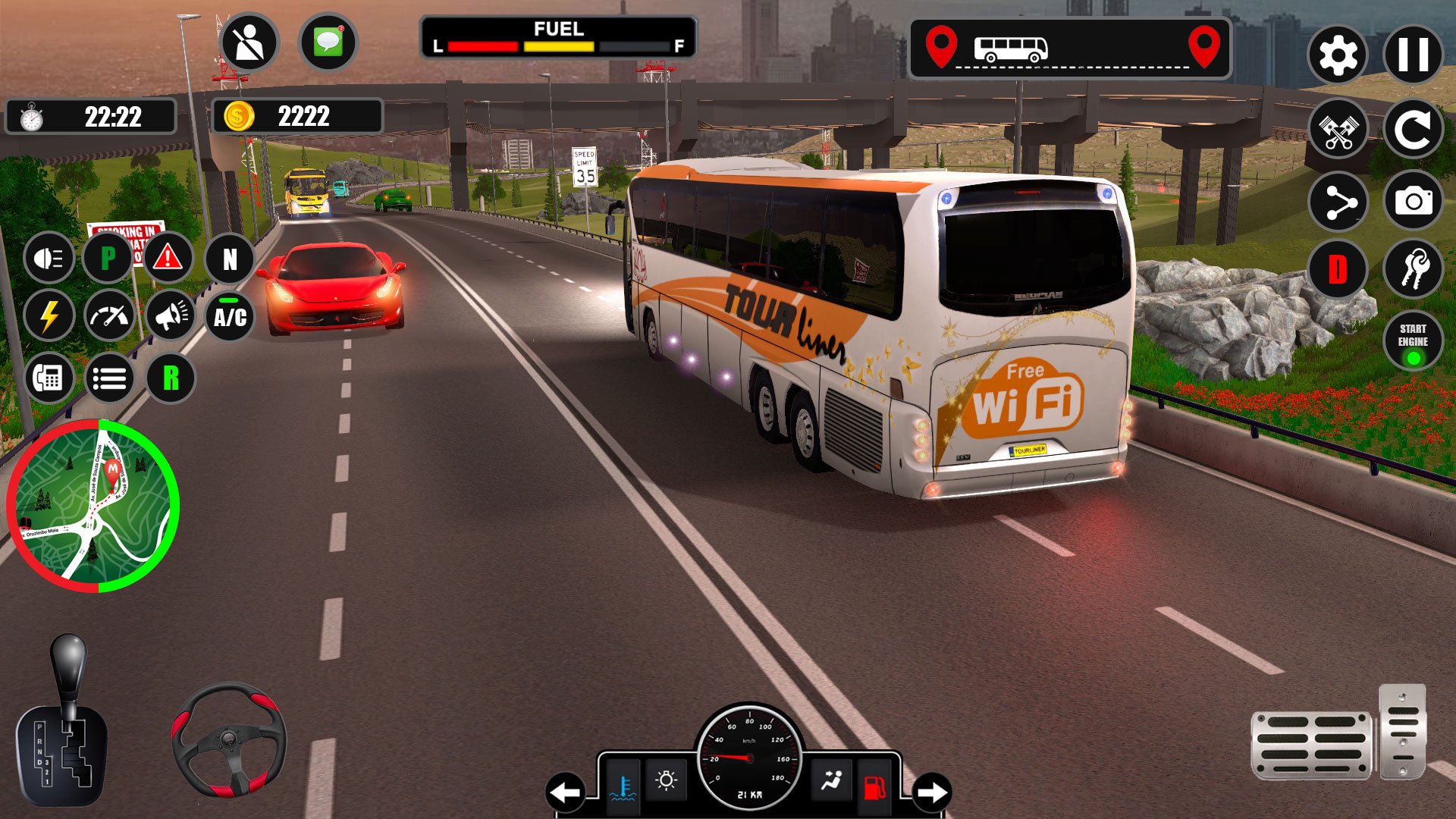Activate the hazard warning triangle
This screenshot has height=819, width=1456.
[x=168, y=259]
